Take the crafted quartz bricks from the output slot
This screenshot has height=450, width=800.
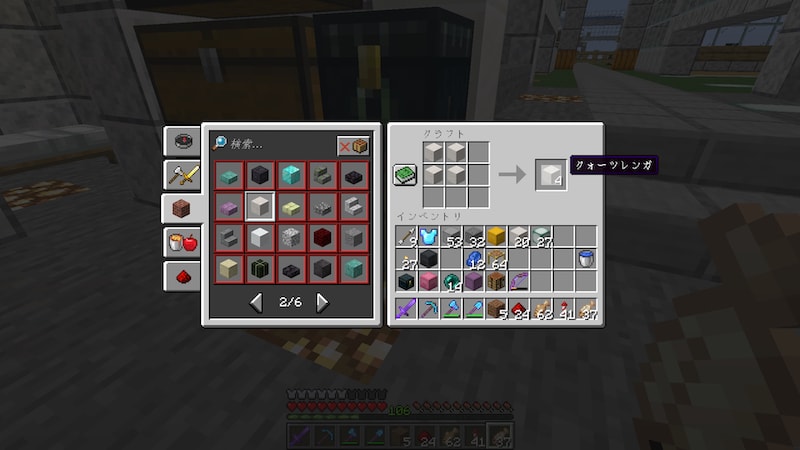(549, 174)
